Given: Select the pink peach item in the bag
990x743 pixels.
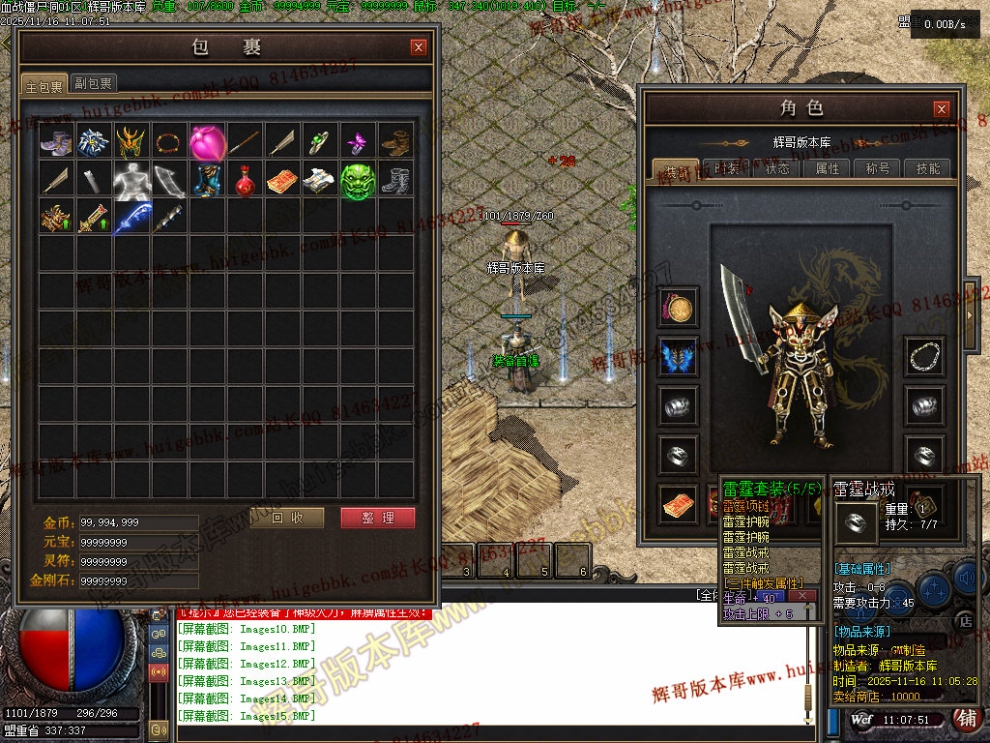Looking at the screenshot, I should (x=207, y=143).
